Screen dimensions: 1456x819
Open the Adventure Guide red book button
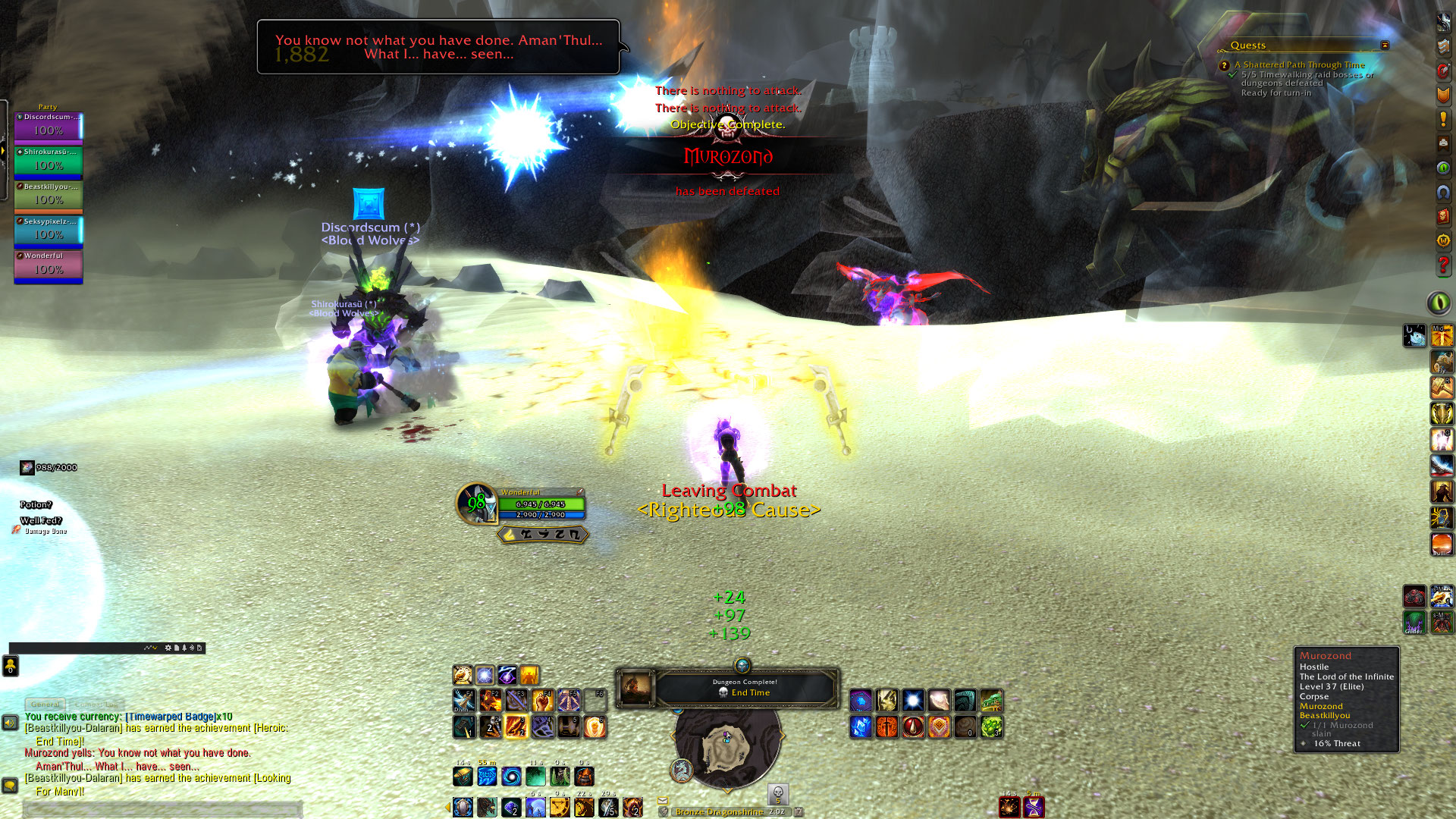pos(1443,217)
